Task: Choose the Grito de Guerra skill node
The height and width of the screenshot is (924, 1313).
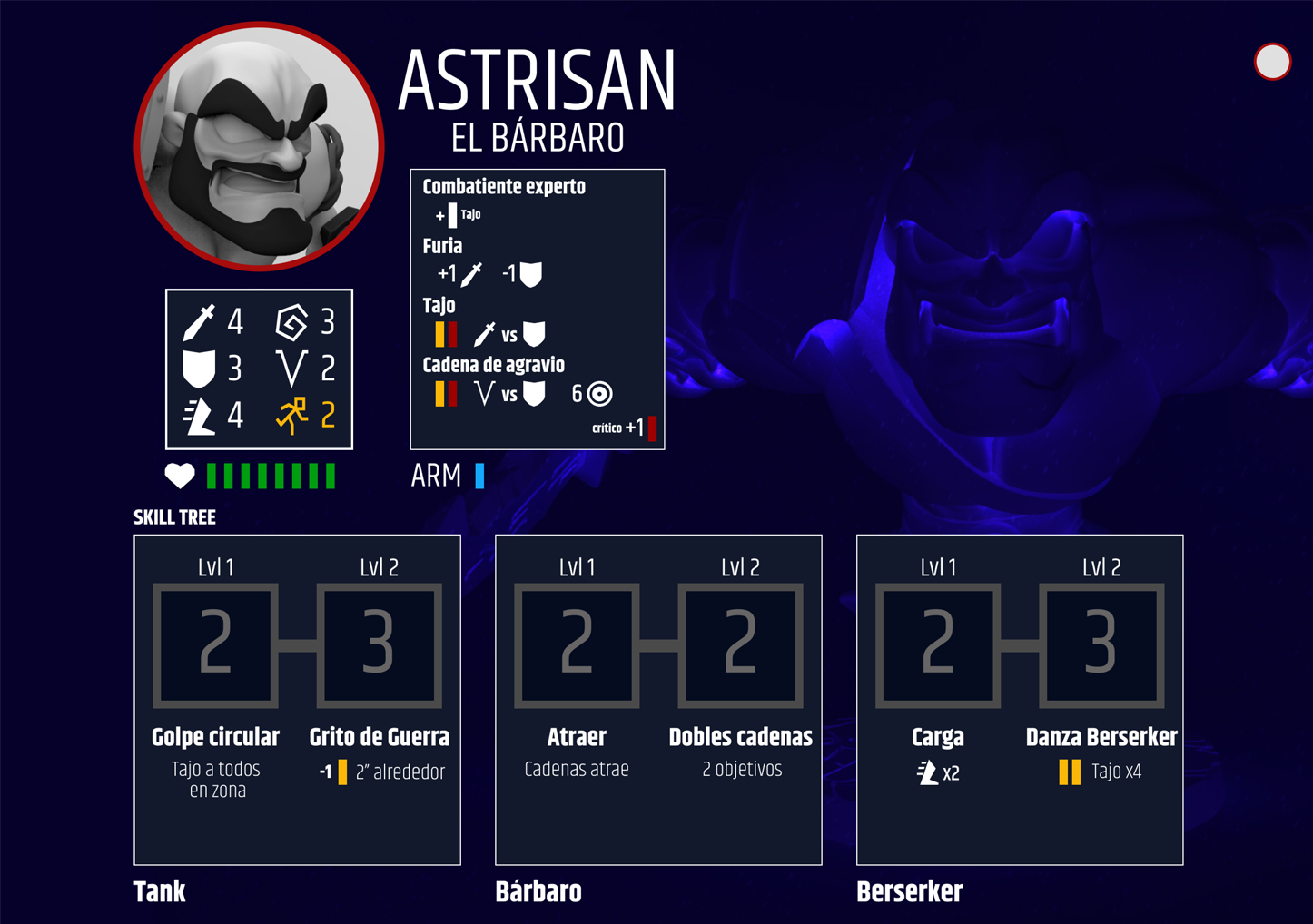Action: pos(379,645)
